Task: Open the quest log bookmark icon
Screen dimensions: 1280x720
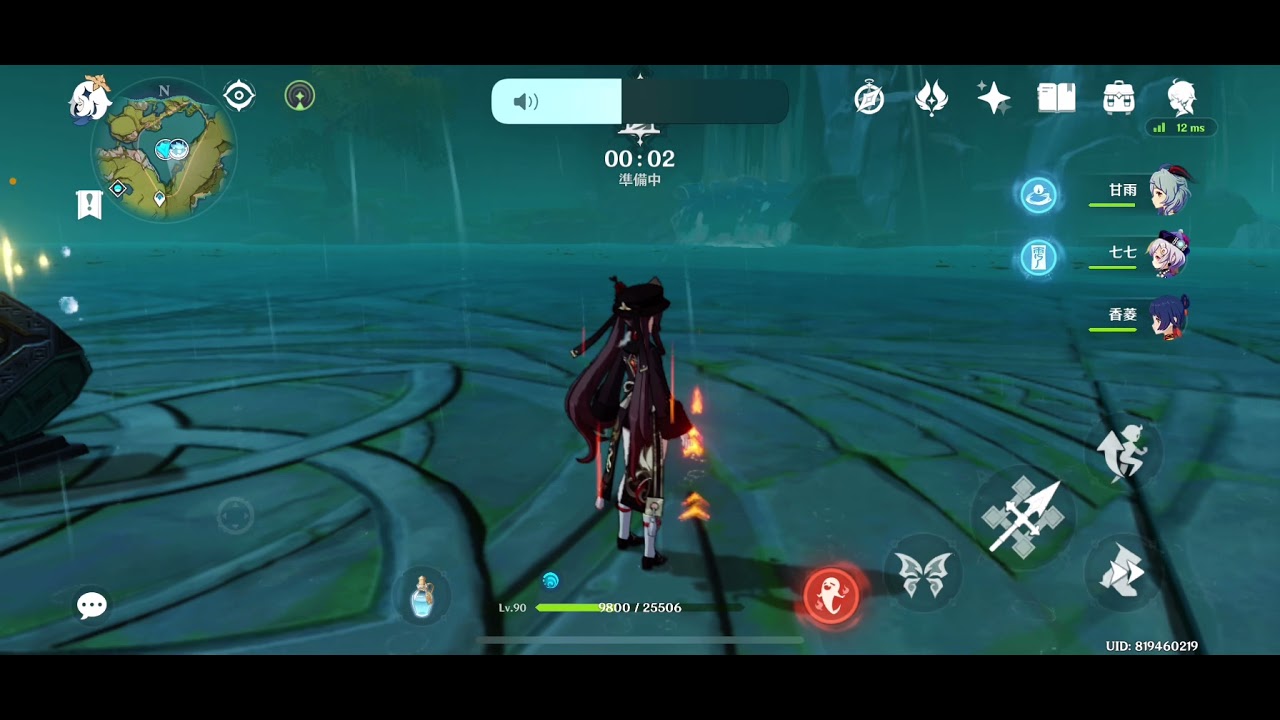Action: click(x=90, y=204)
